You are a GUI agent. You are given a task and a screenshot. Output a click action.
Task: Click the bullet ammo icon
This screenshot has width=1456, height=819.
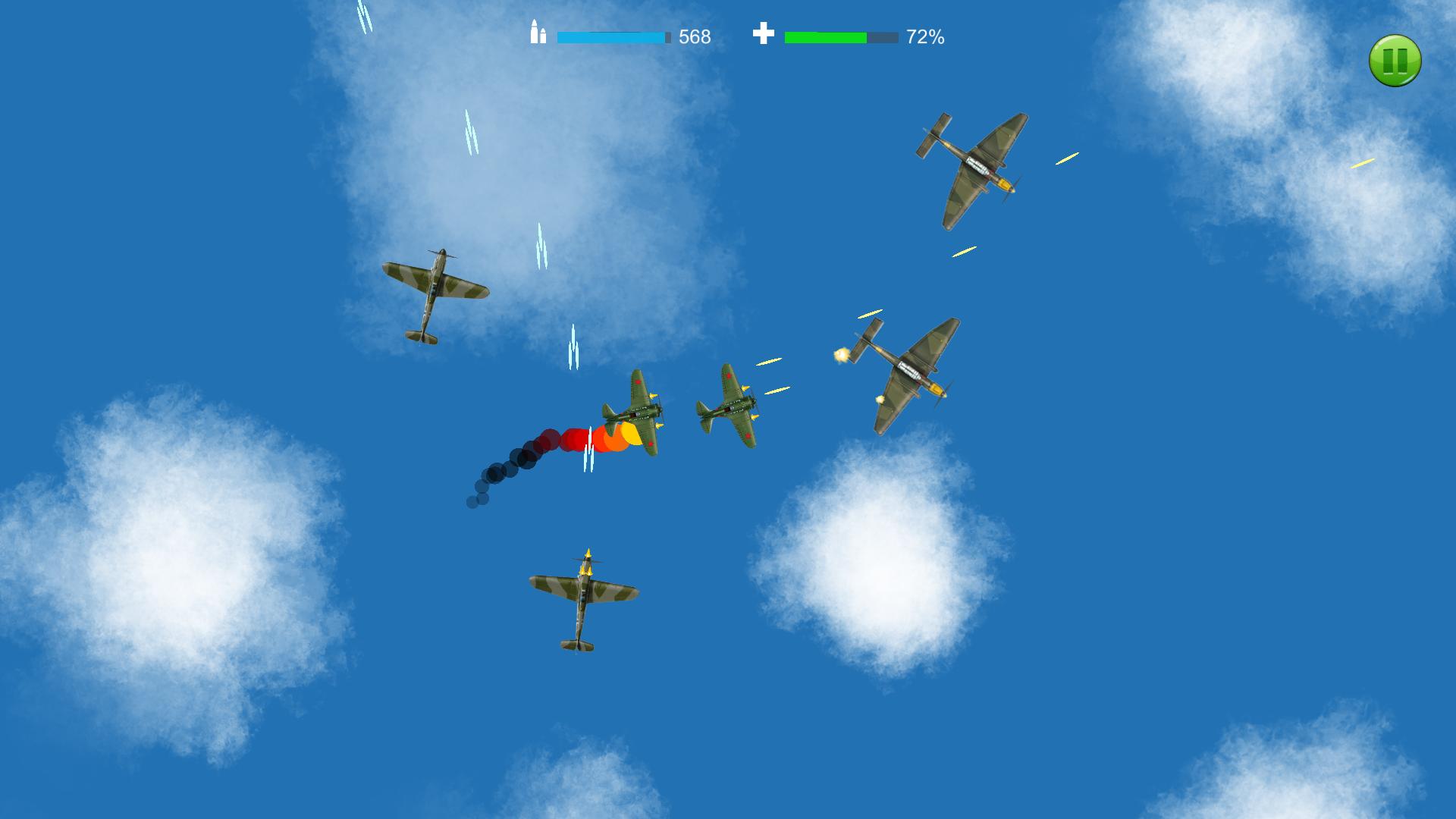(538, 33)
